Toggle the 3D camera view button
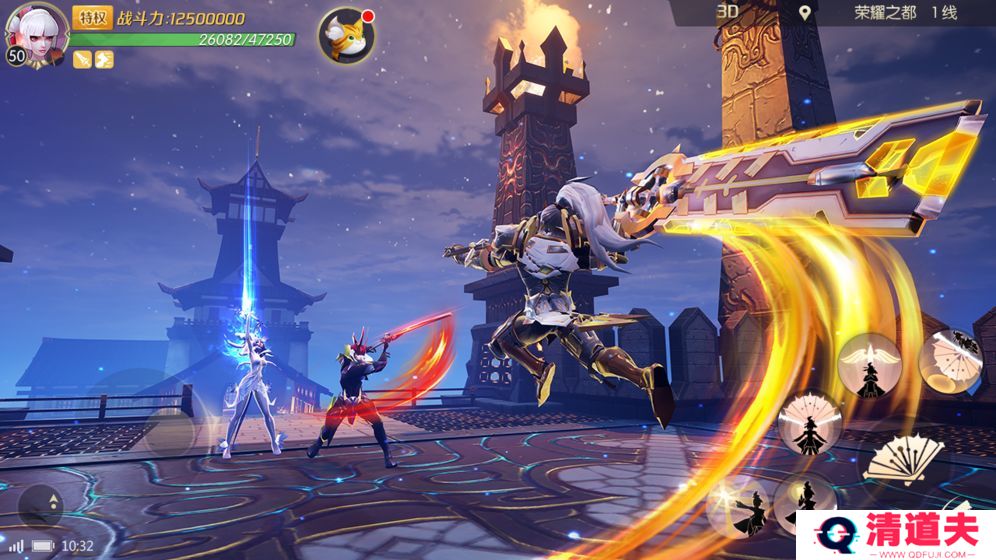 pos(727,12)
